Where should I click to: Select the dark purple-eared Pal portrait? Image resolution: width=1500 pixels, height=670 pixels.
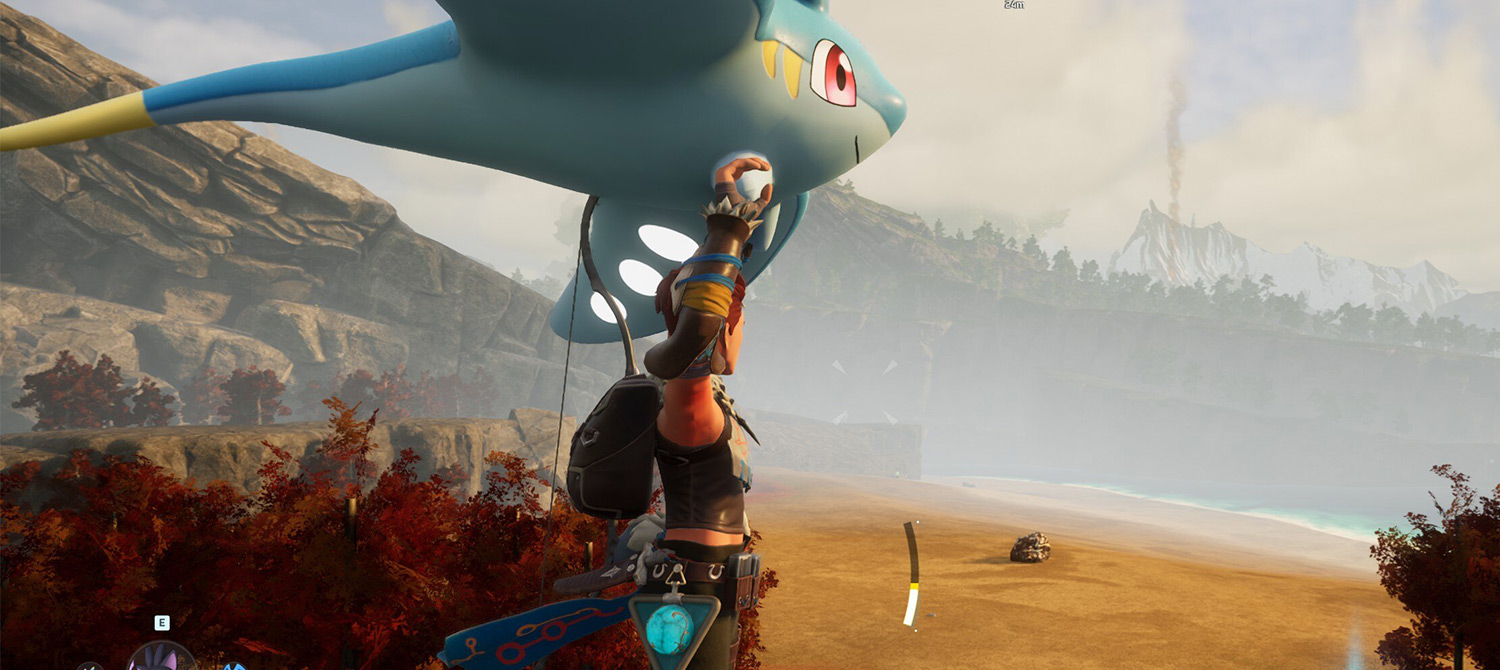pyautogui.click(x=161, y=657)
